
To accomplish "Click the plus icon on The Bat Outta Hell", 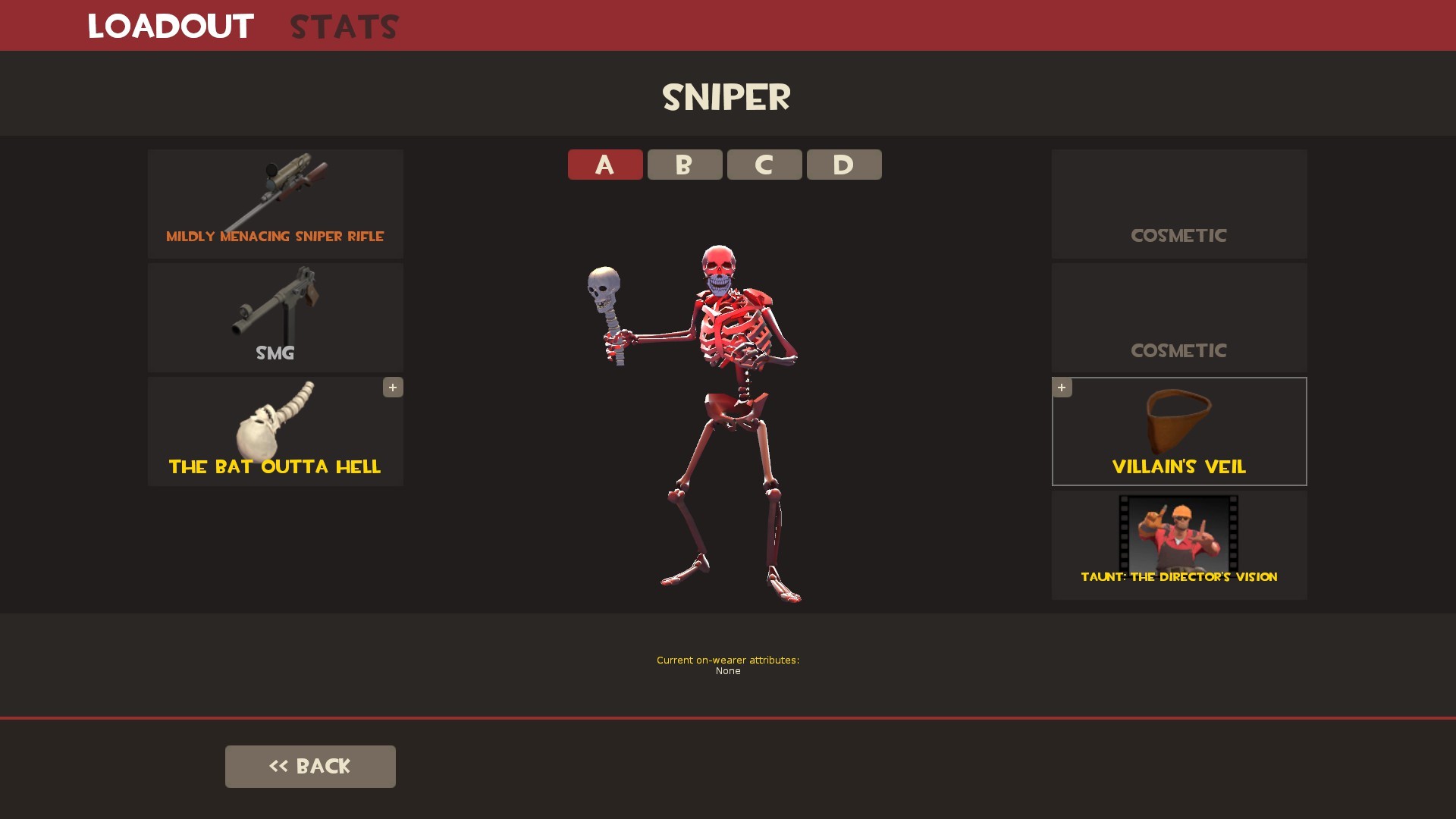I will (x=392, y=388).
